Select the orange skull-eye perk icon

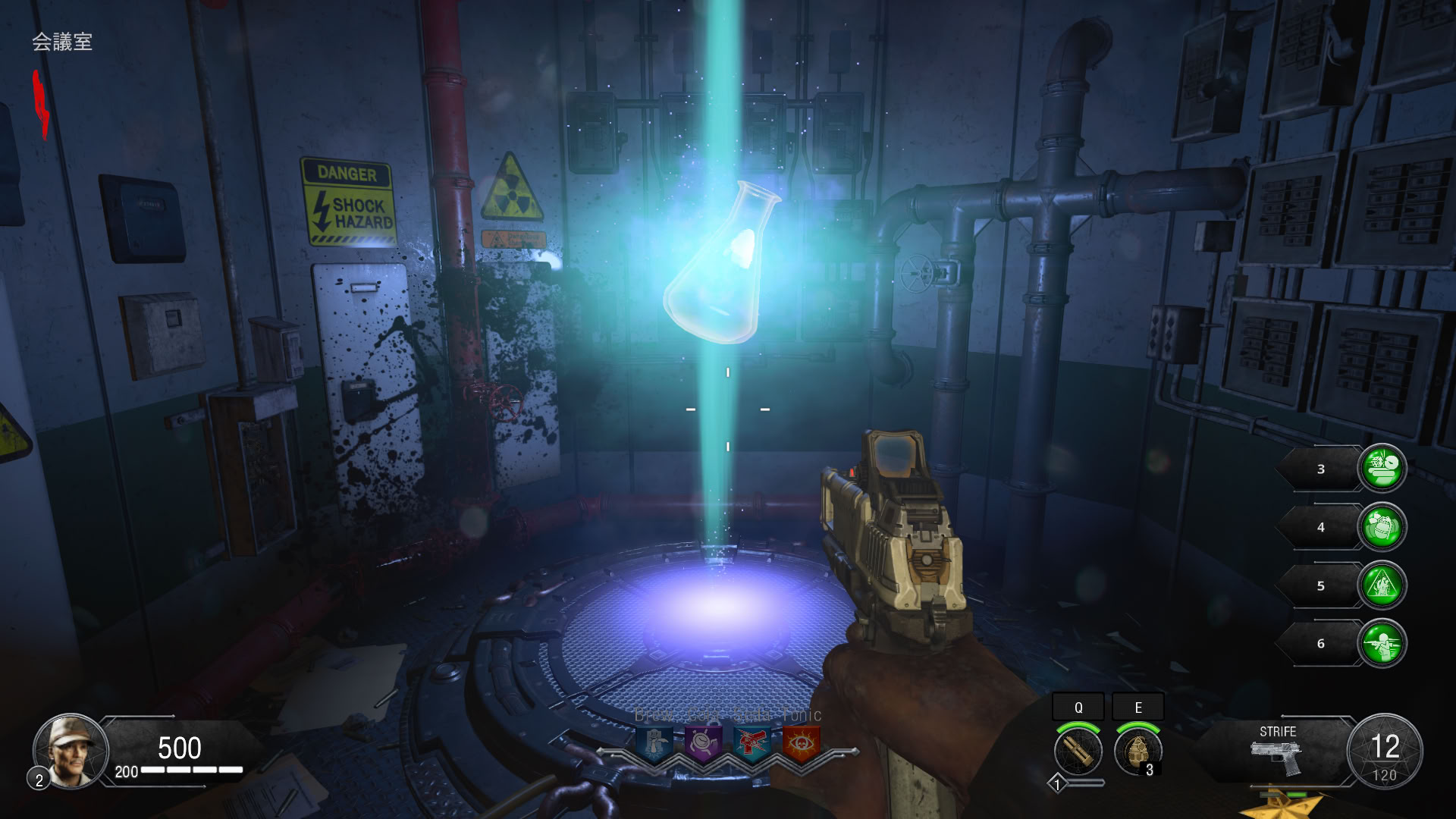(x=800, y=745)
